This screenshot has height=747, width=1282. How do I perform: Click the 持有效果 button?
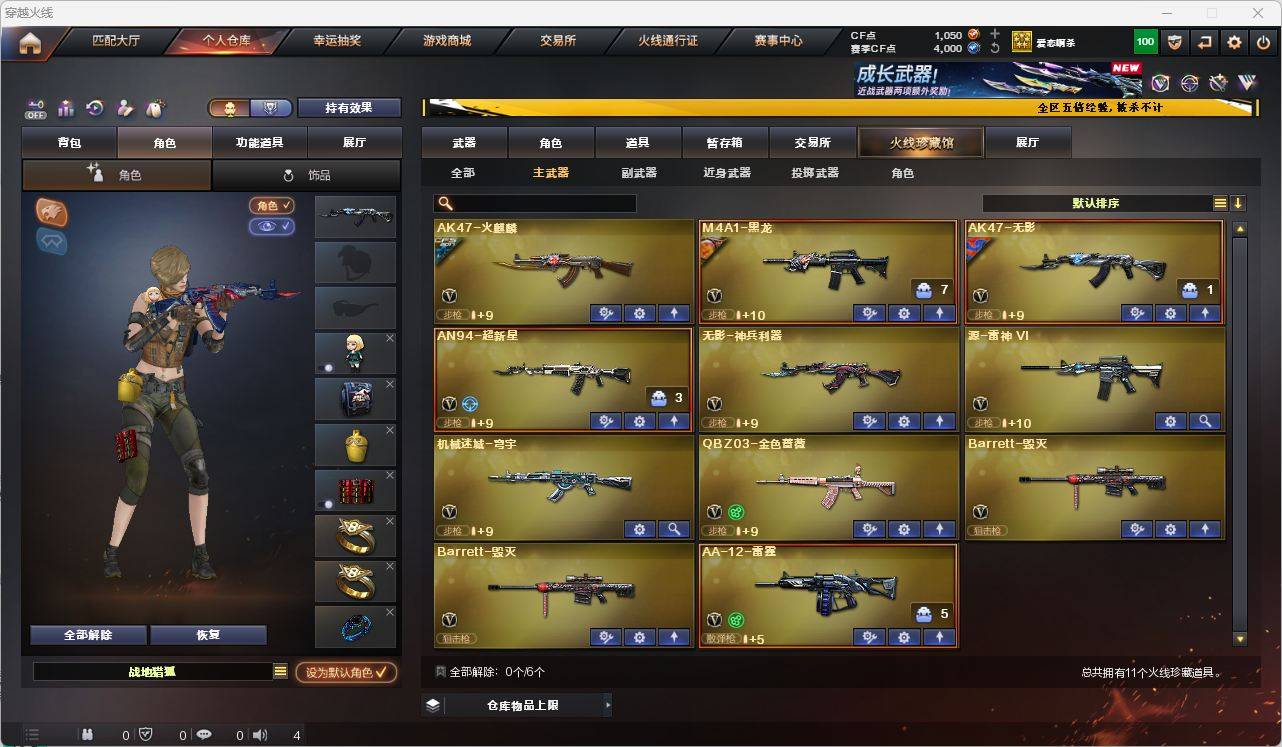348,107
